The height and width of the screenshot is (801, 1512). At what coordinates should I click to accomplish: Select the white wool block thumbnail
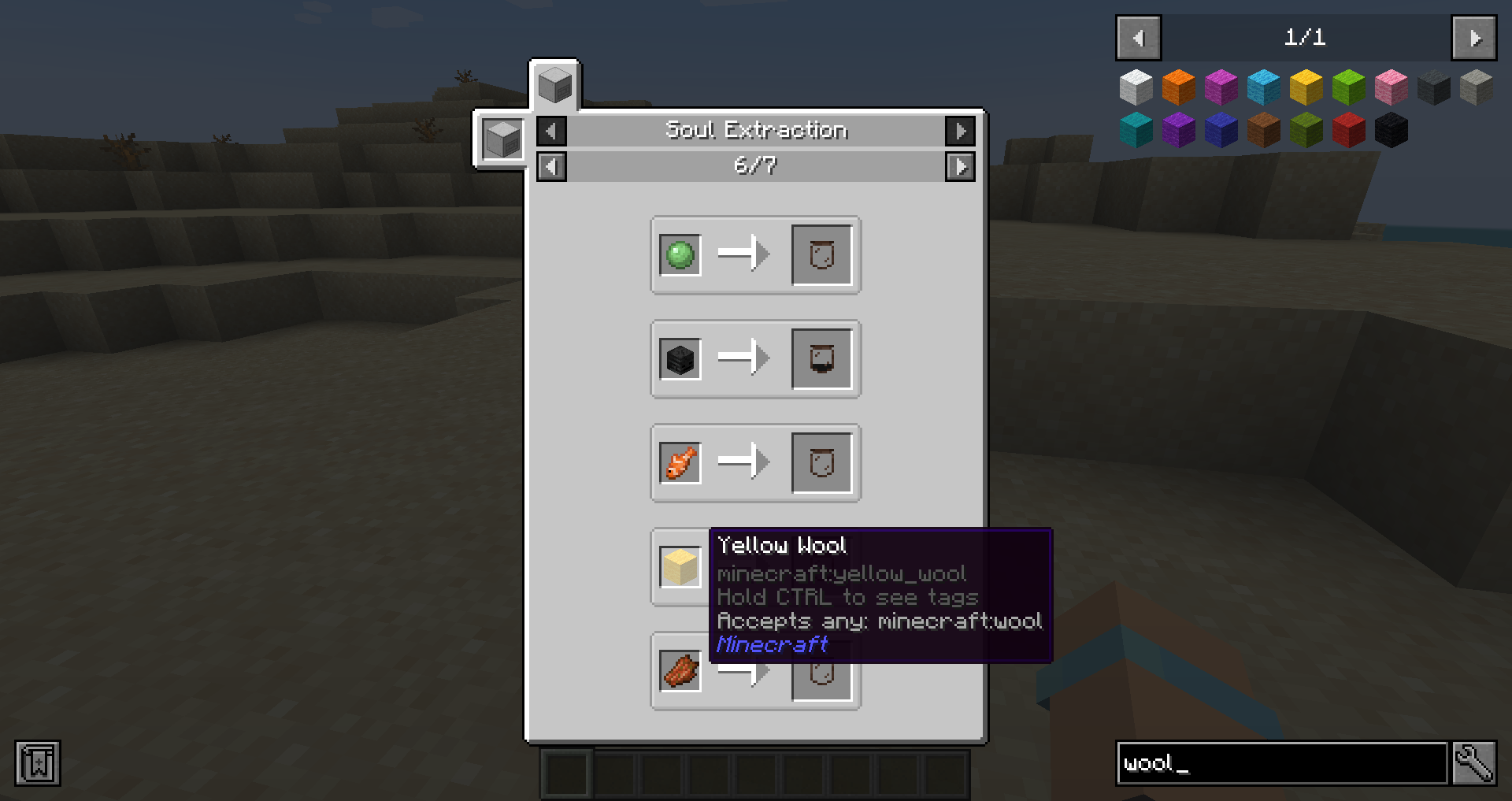click(1136, 87)
